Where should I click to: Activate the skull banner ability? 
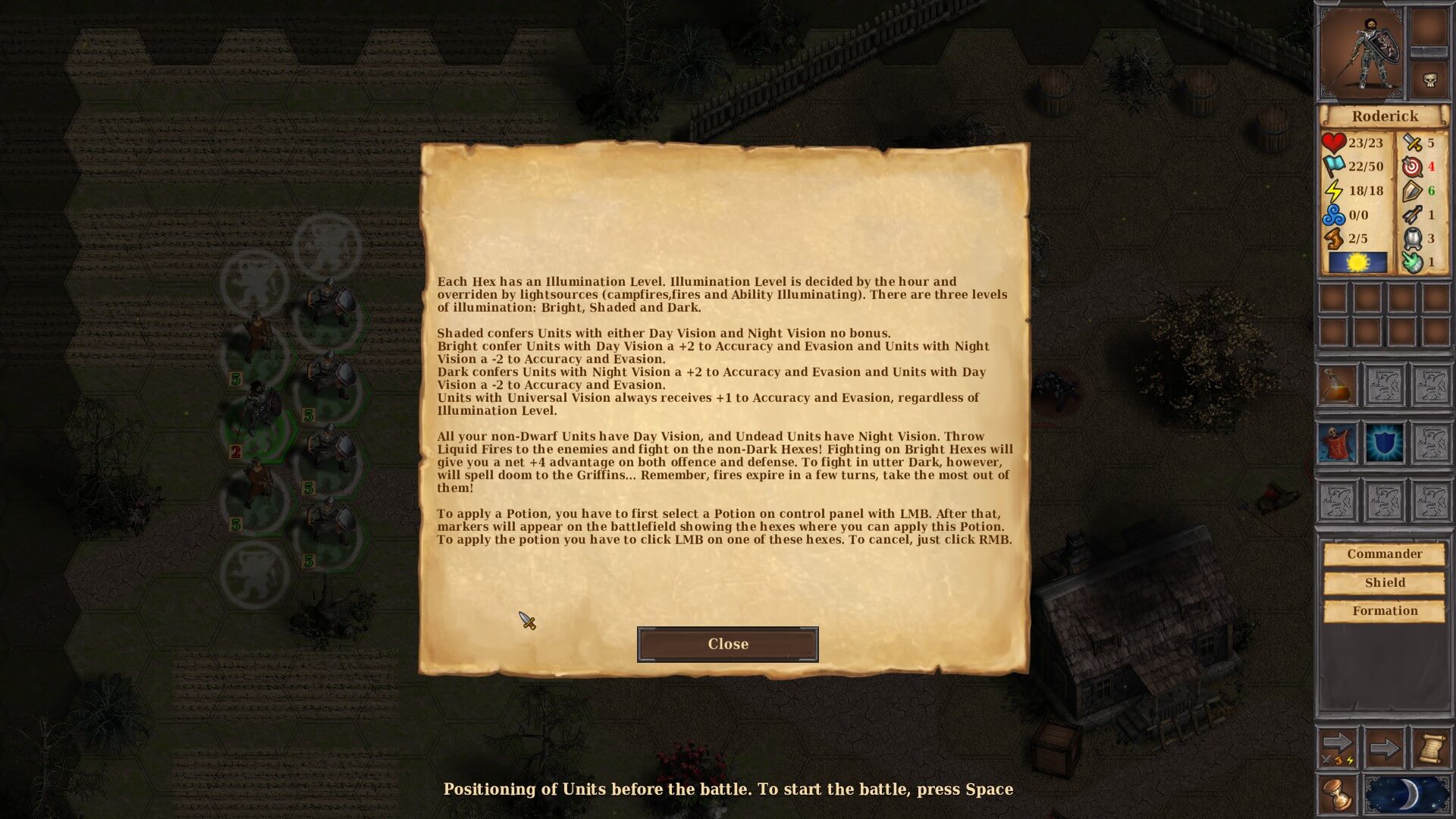pos(1338,444)
